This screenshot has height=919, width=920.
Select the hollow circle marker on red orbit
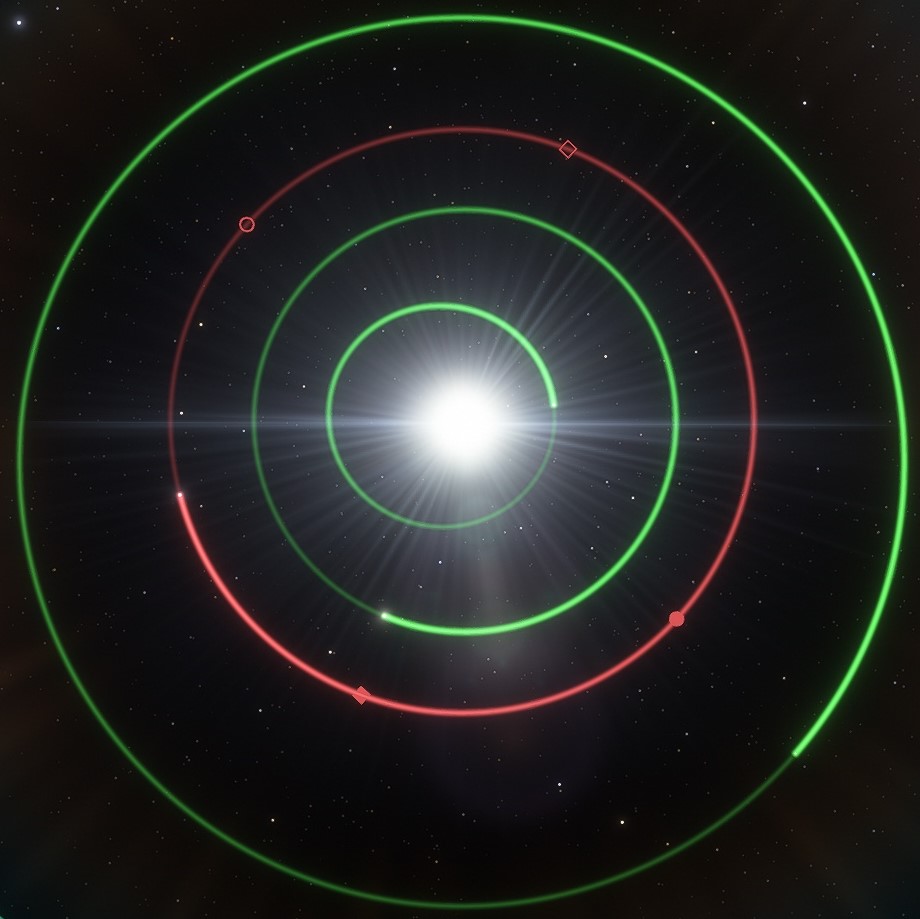[x=247, y=224]
